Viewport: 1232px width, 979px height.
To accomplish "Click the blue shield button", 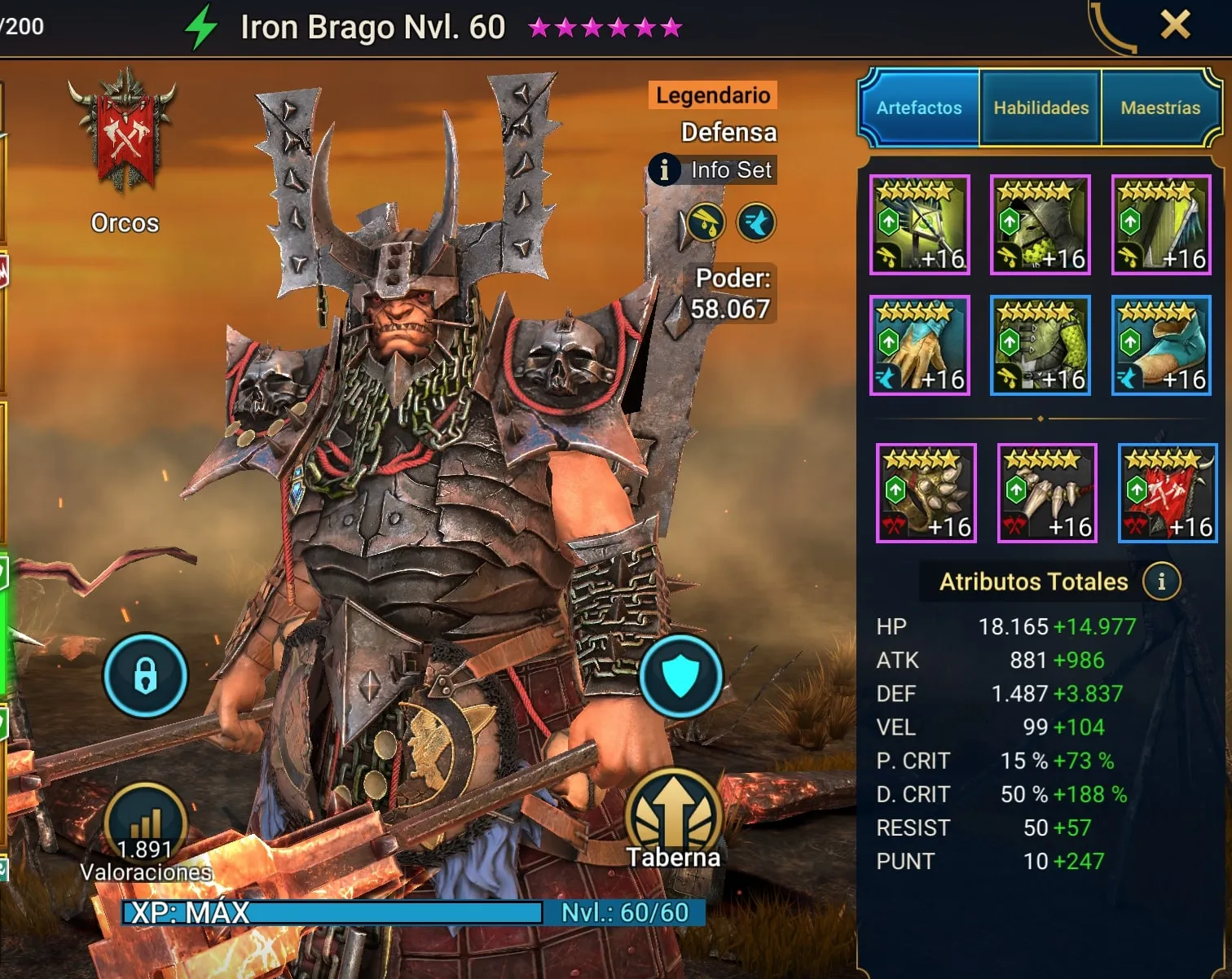I will [x=680, y=675].
